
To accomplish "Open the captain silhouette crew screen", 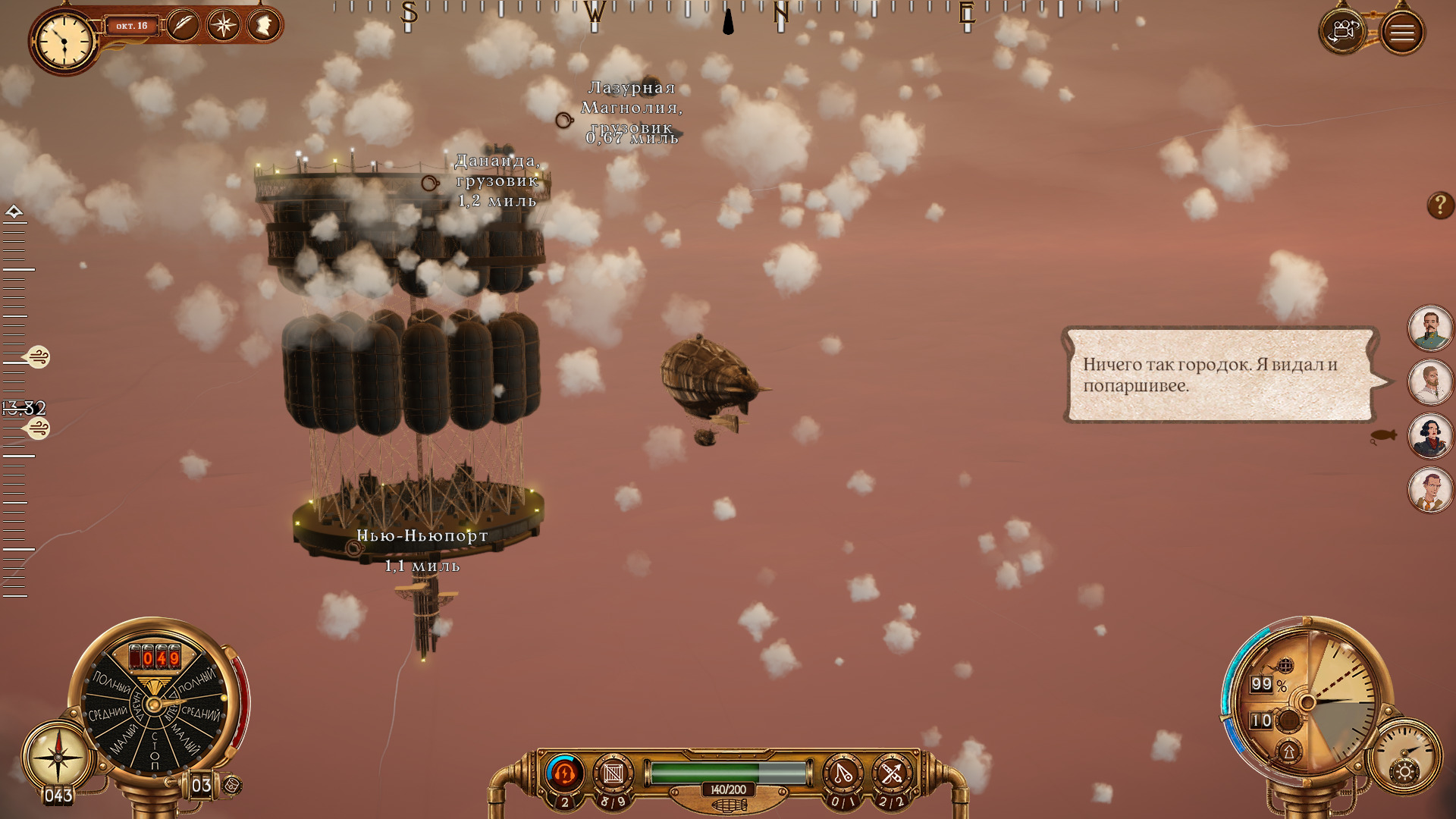I will pyautogui.click(x=263, y=26).
